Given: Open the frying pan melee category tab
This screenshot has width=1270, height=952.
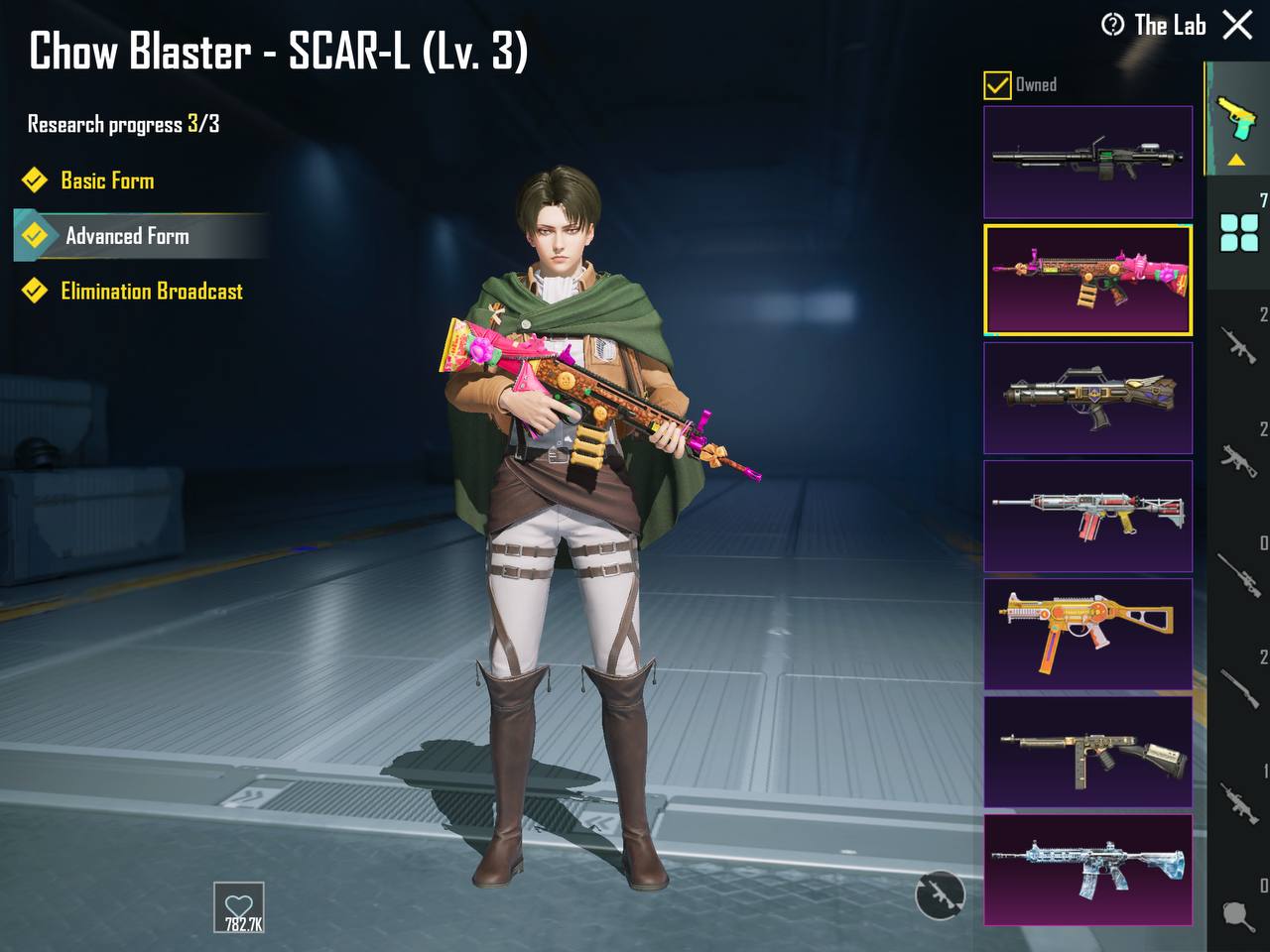Looking at the screenshot, I should point(1239,914).
